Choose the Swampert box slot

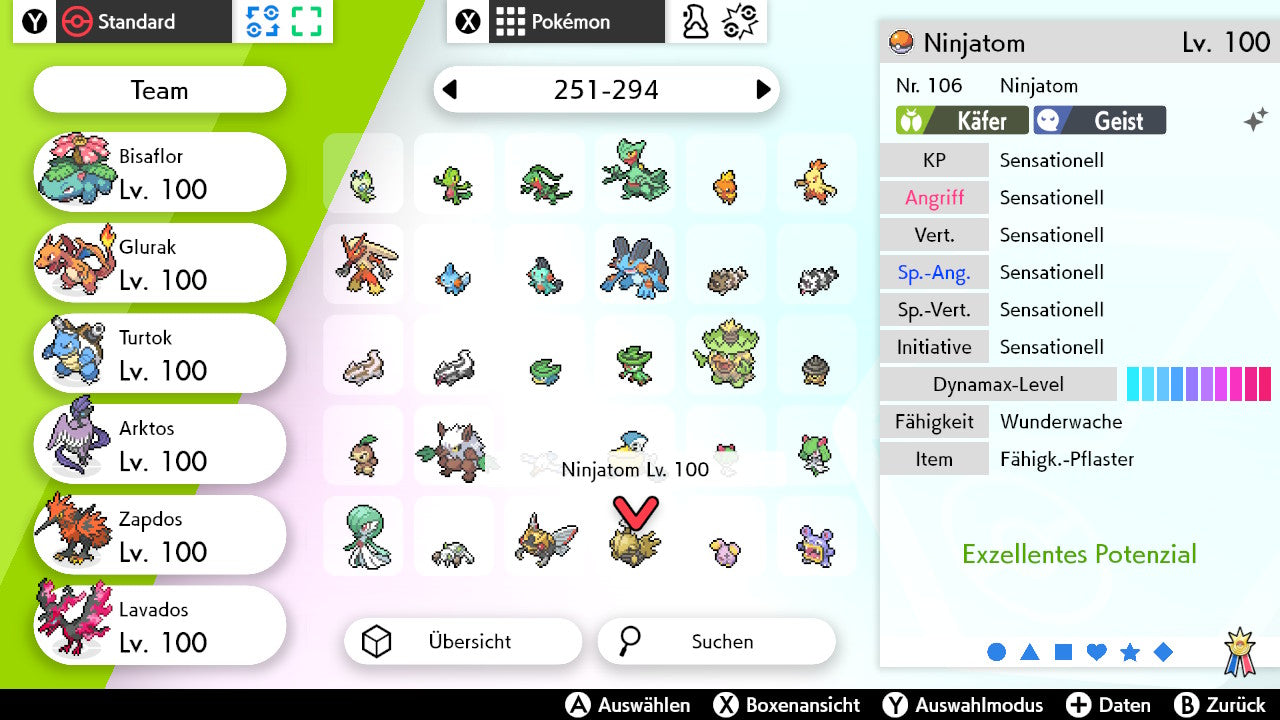[x=635, y=264]
